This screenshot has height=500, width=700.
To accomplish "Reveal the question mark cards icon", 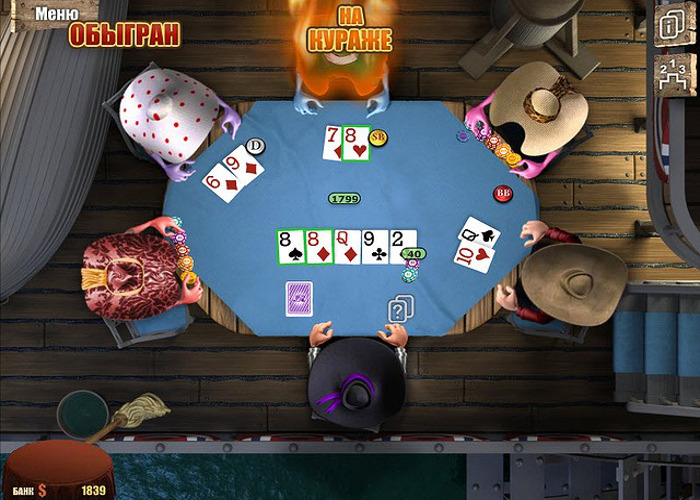I will (x=400, y=310).
